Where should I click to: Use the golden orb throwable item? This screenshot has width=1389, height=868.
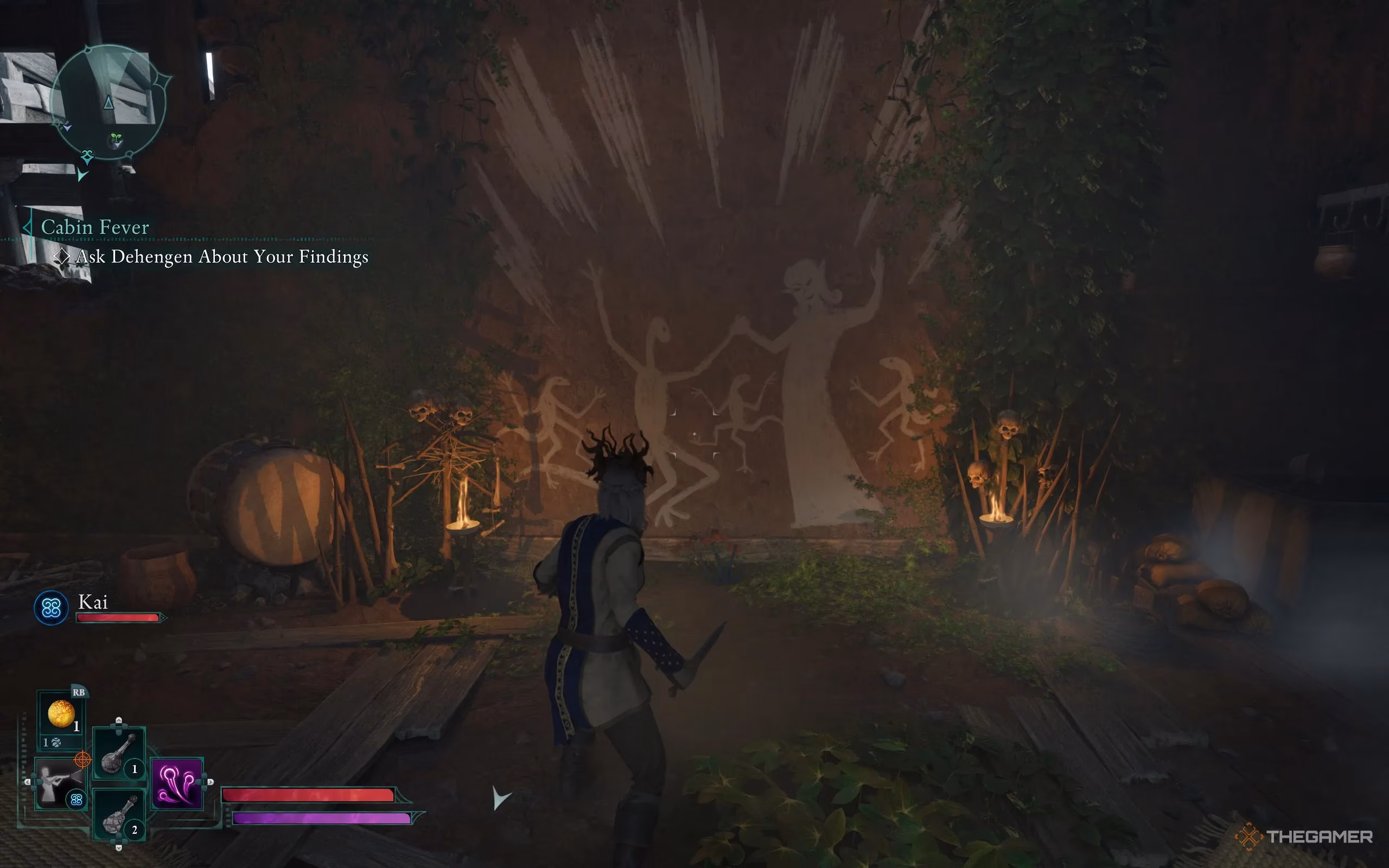61,714
